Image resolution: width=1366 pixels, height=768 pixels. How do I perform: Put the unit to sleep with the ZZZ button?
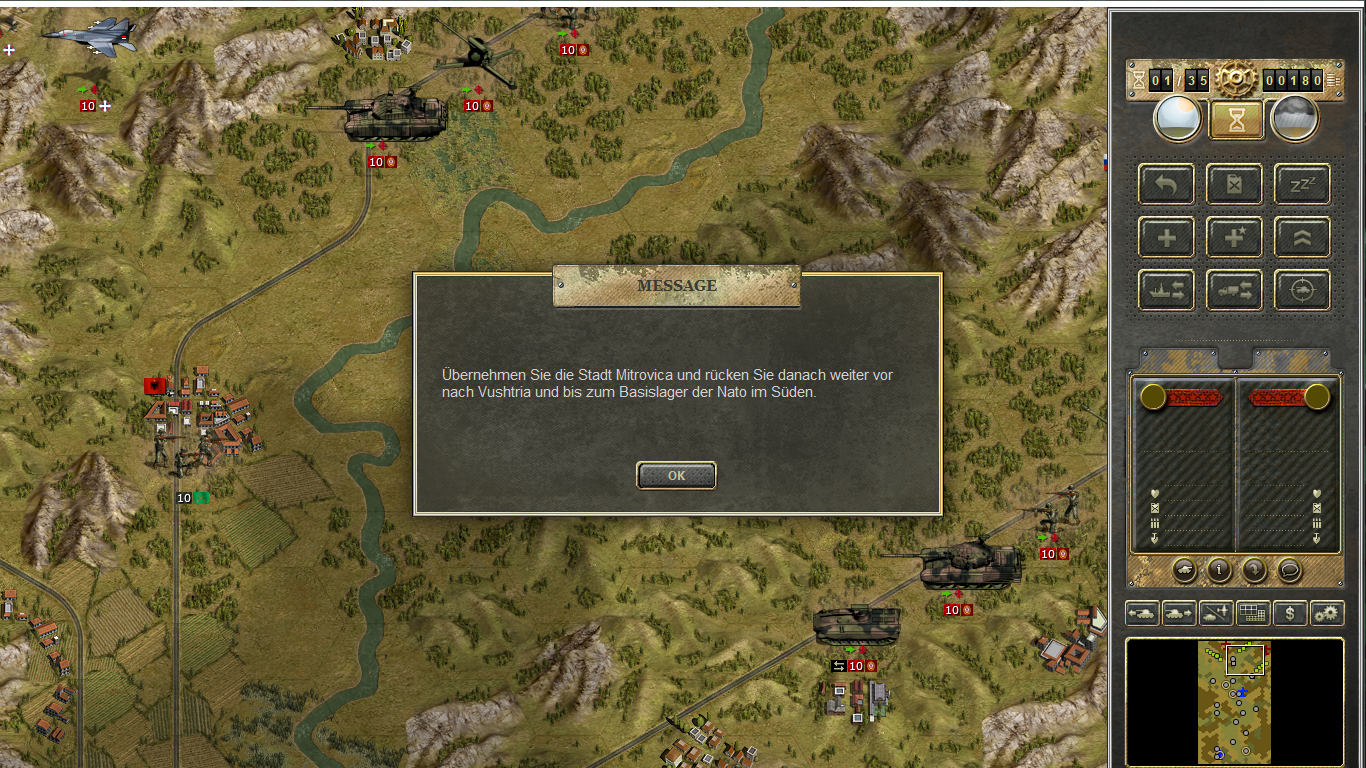(x=1302, y=184)
